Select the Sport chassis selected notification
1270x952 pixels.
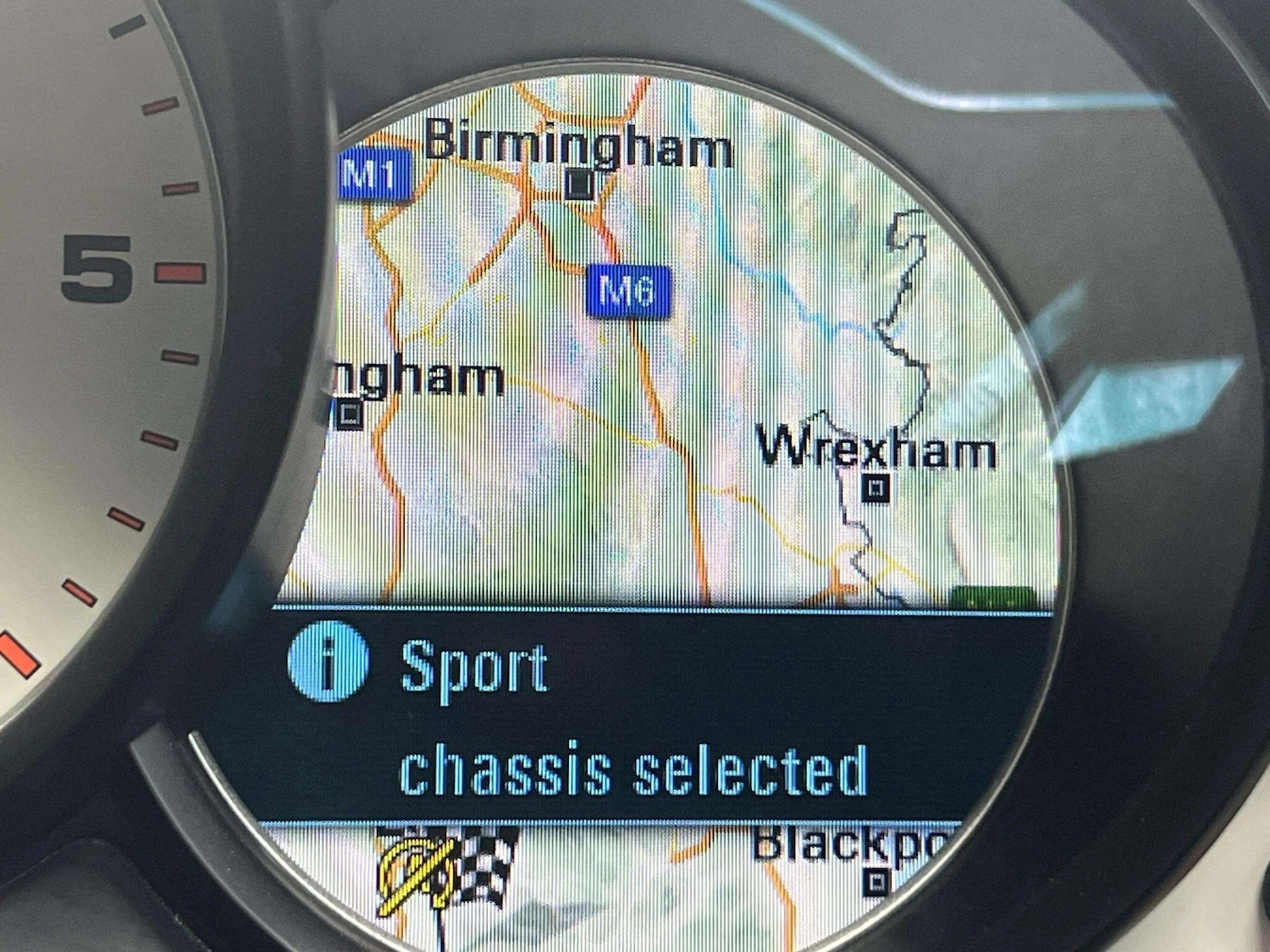633,718
